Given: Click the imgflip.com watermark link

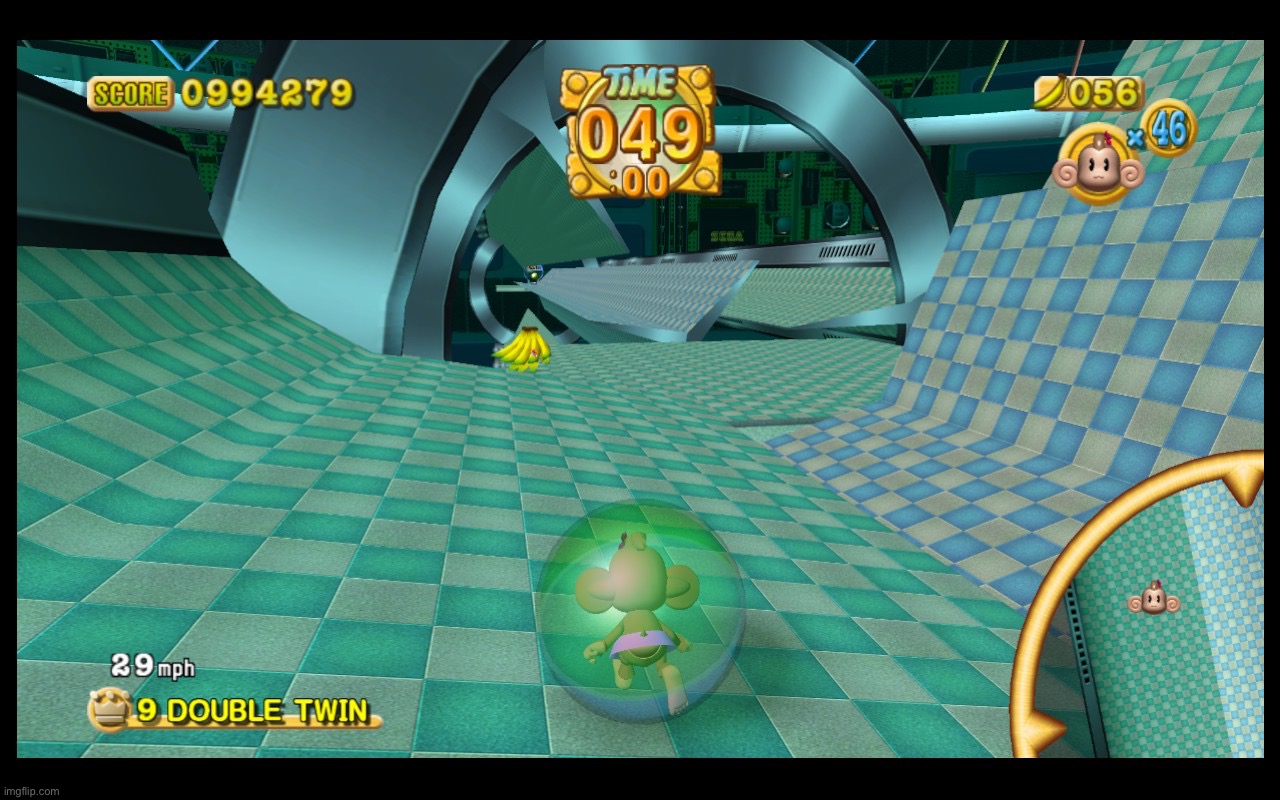Looking at the screenshot, I should tap(30, 789).
